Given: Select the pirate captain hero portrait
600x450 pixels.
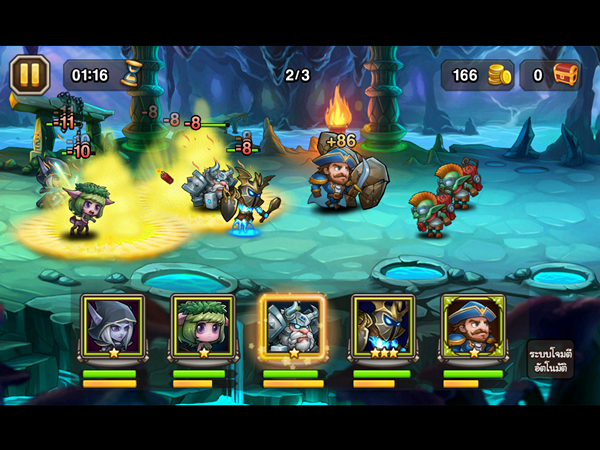Looking at the screenshot, I should coord(471,326).
